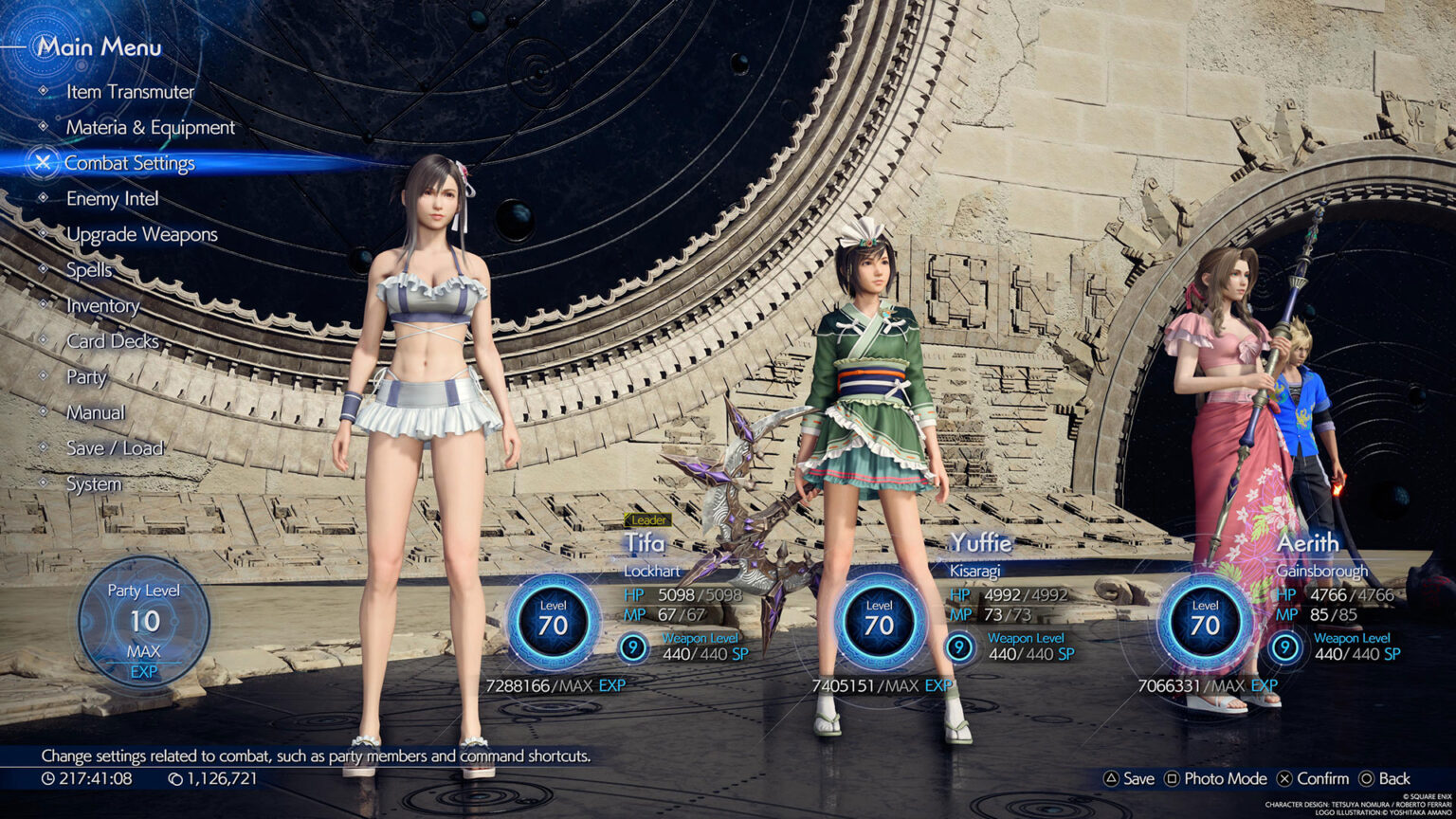The image size is (1456, 819).
Task: Select Materia & Equipment
Action: [150, 127]
